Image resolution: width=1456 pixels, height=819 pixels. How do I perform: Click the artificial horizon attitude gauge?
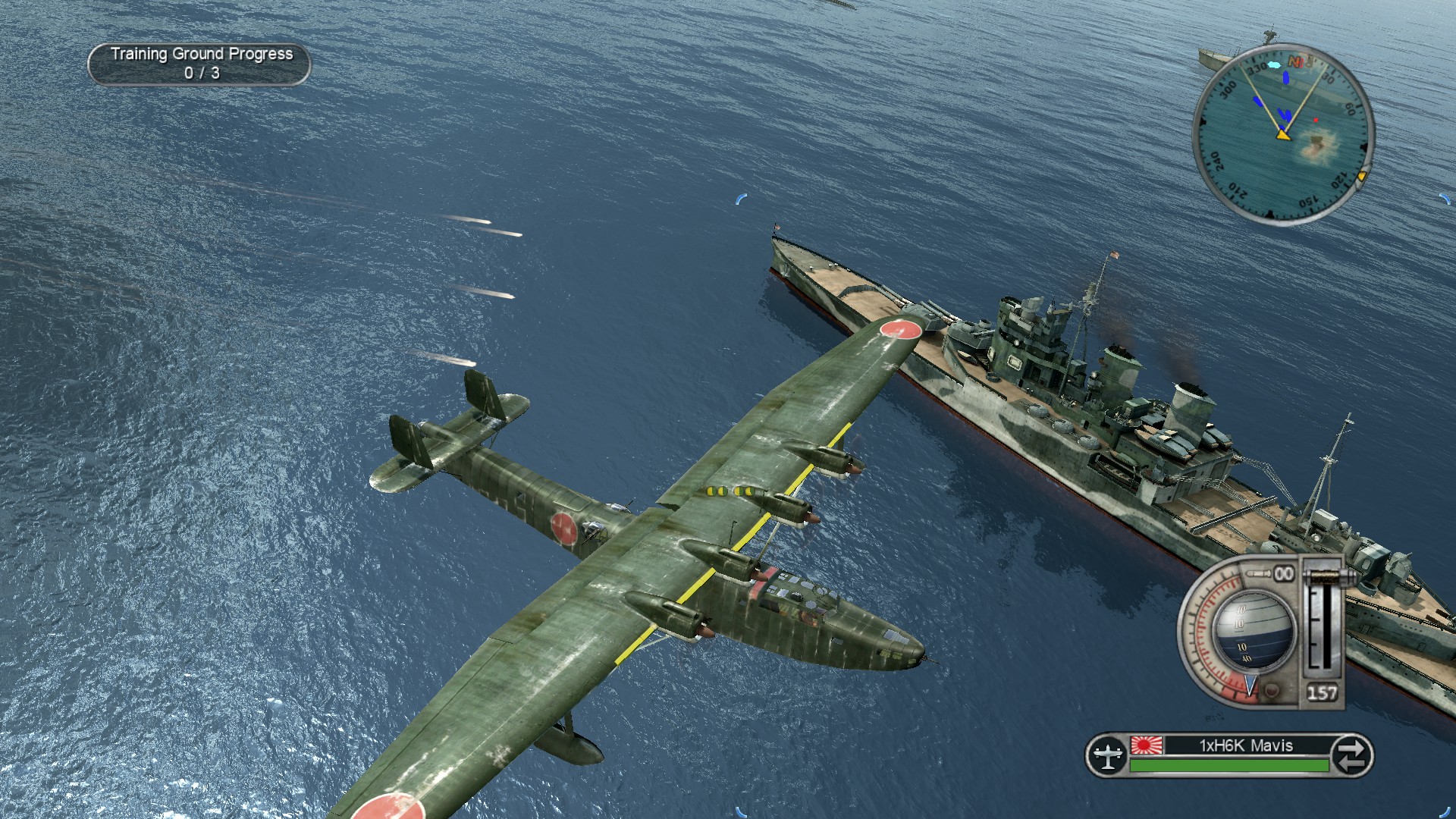point(1251,631)
